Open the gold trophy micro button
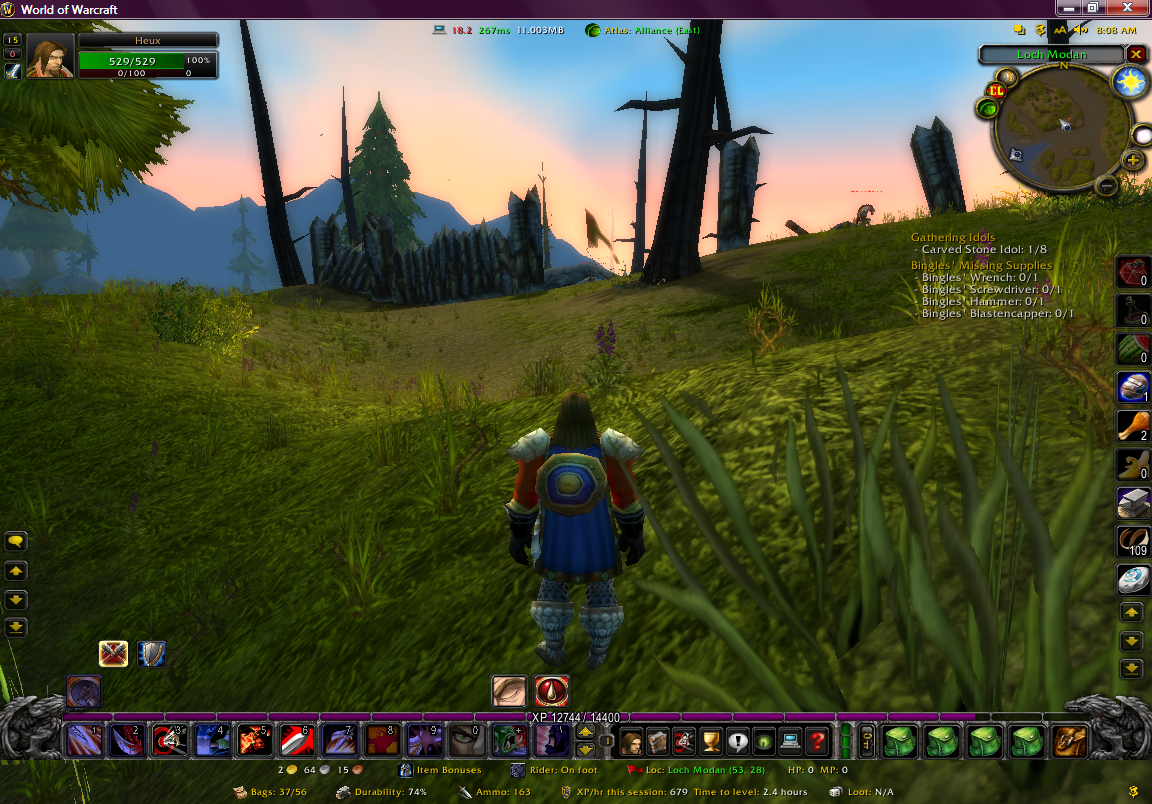The width and height of the screenshot is (1152, 804). 711,741
